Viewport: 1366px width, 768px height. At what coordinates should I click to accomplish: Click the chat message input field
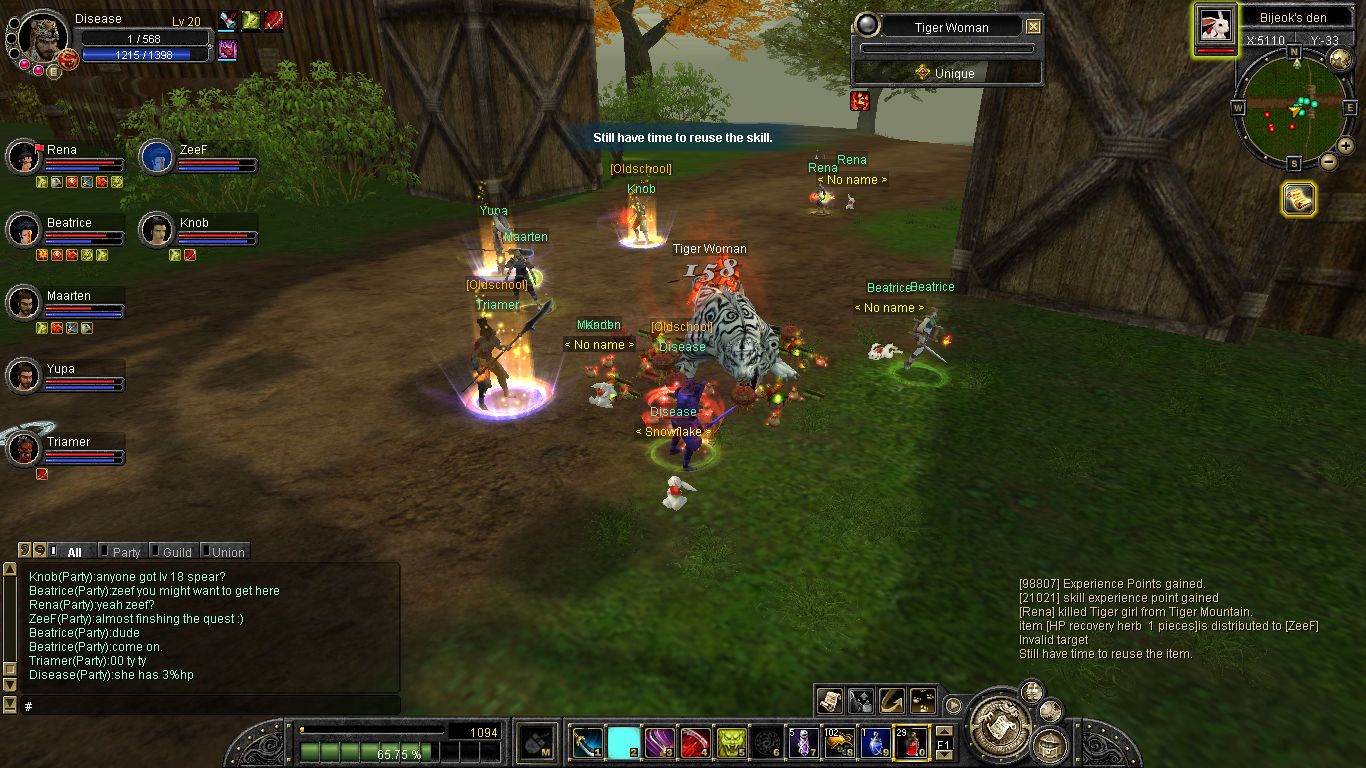click(x=200, y=706)
